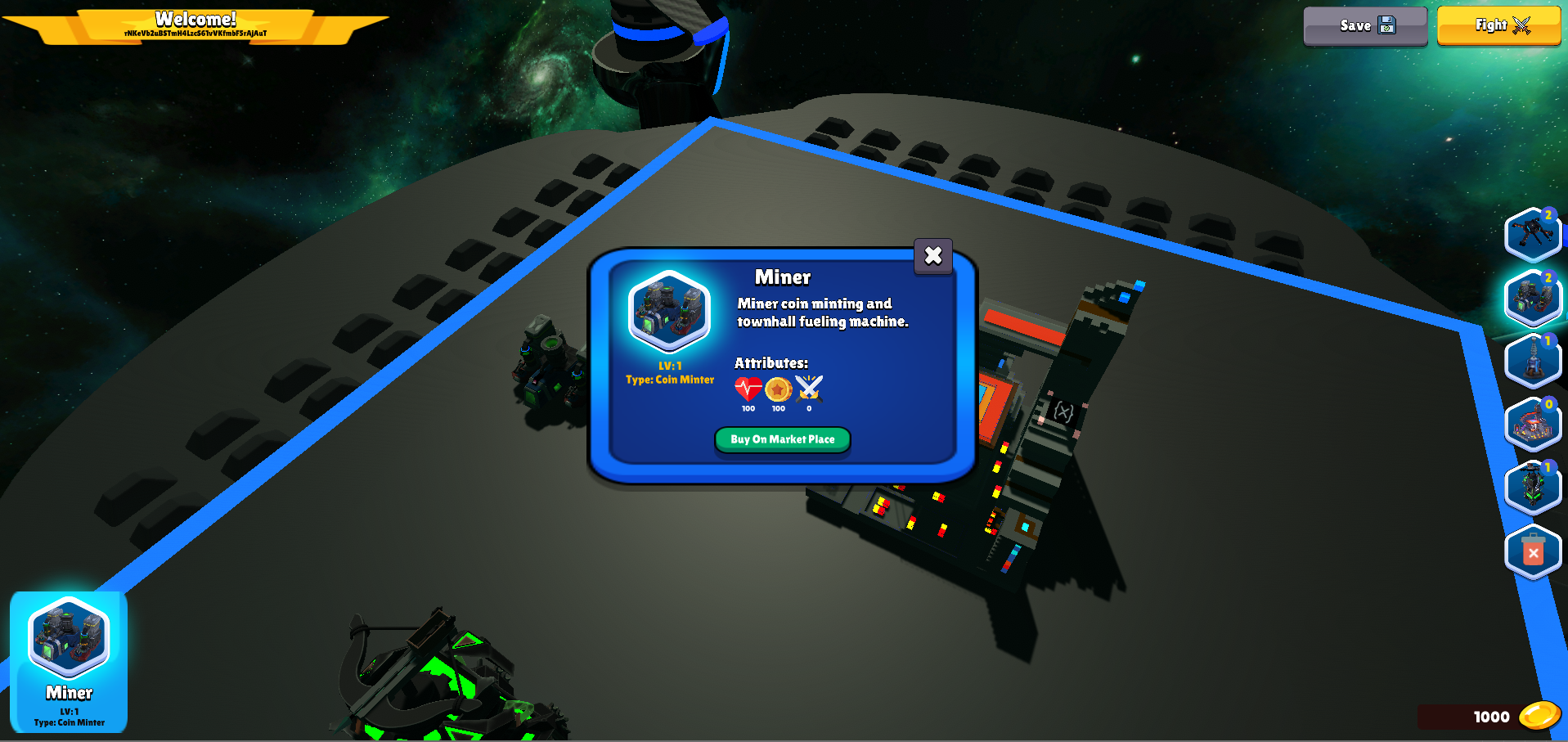Save the current base layout

coord(1364,26)
